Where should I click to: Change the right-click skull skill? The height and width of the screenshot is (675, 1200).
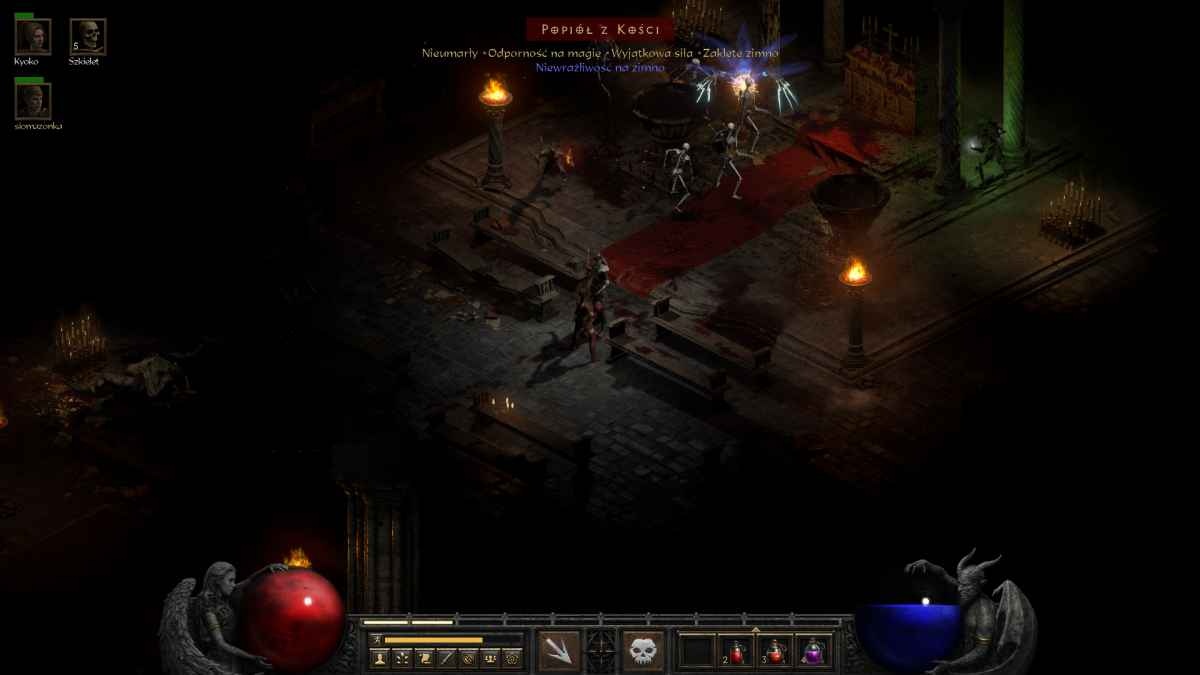(643, 651)
